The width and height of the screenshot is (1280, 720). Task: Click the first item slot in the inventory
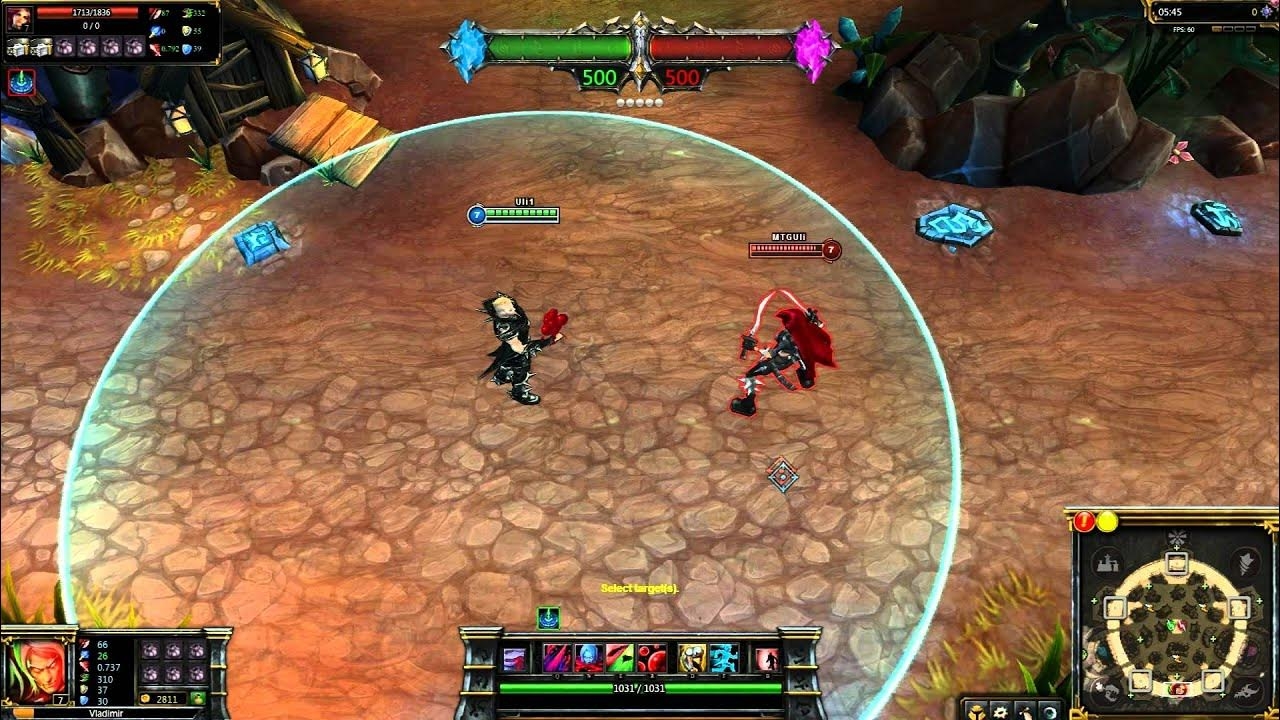click(x=151, y=647)
